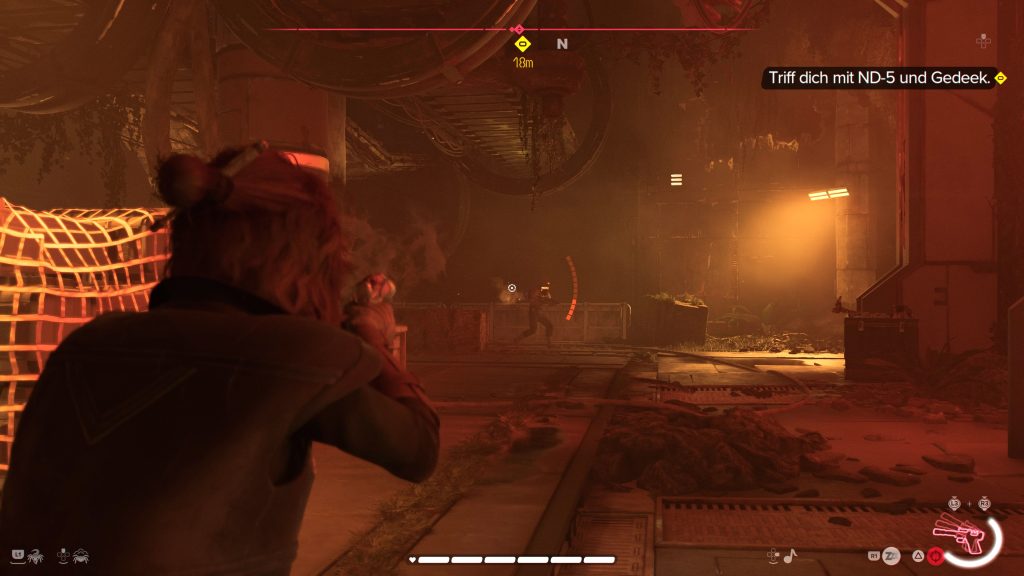
Task: Select the Nix command icon beside the L1 glyph
Action: point(36,553)
